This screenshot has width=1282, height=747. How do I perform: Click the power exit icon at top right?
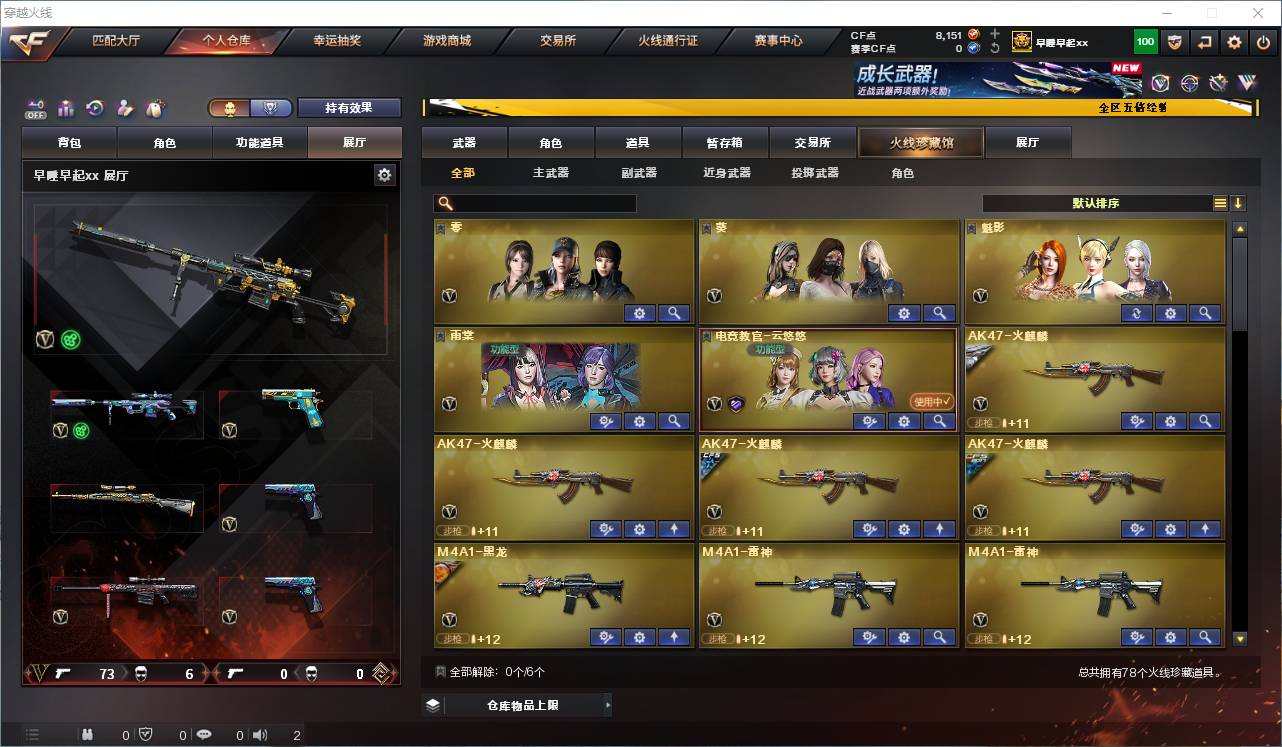(x=1262, y=42)
